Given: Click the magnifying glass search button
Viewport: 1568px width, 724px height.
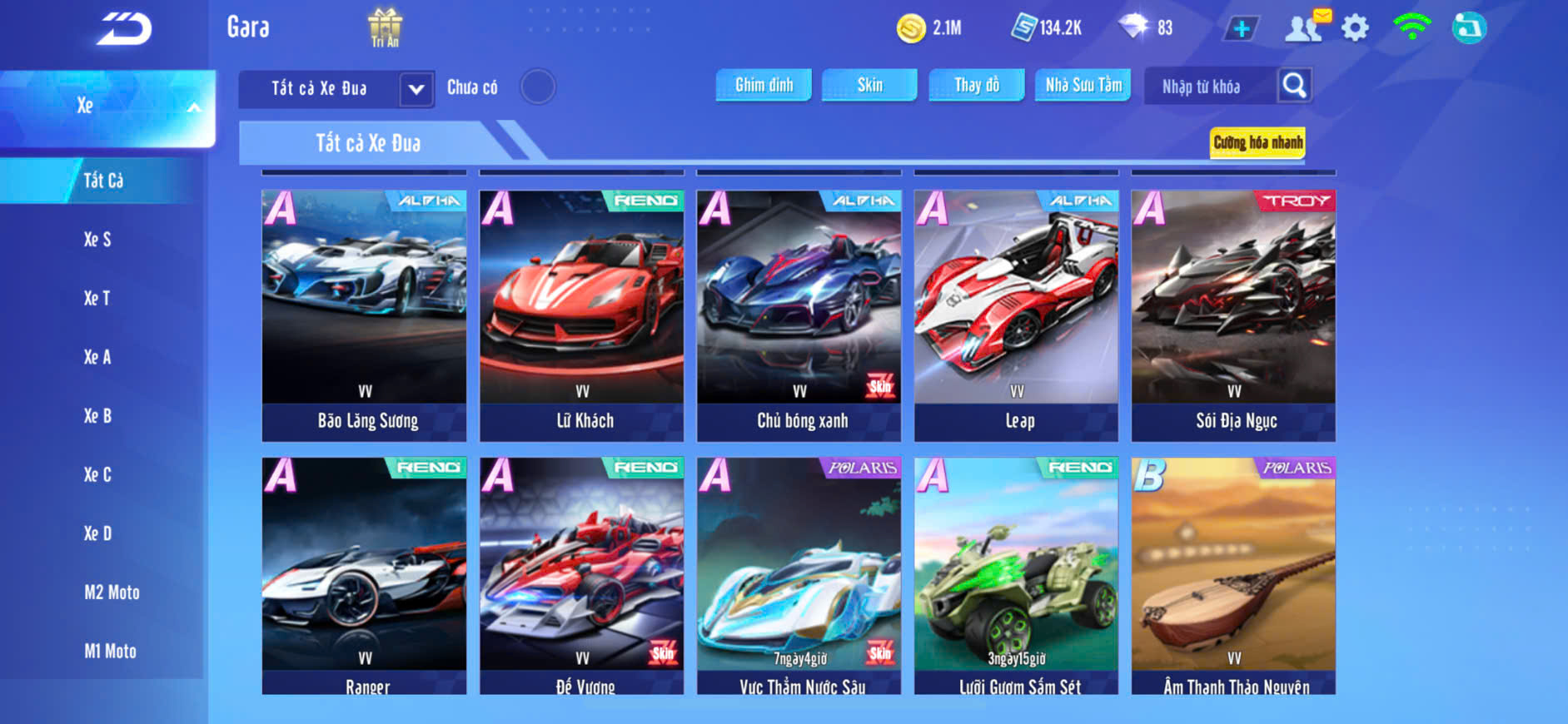Looking at the screenshot, I should (1294, 85).
